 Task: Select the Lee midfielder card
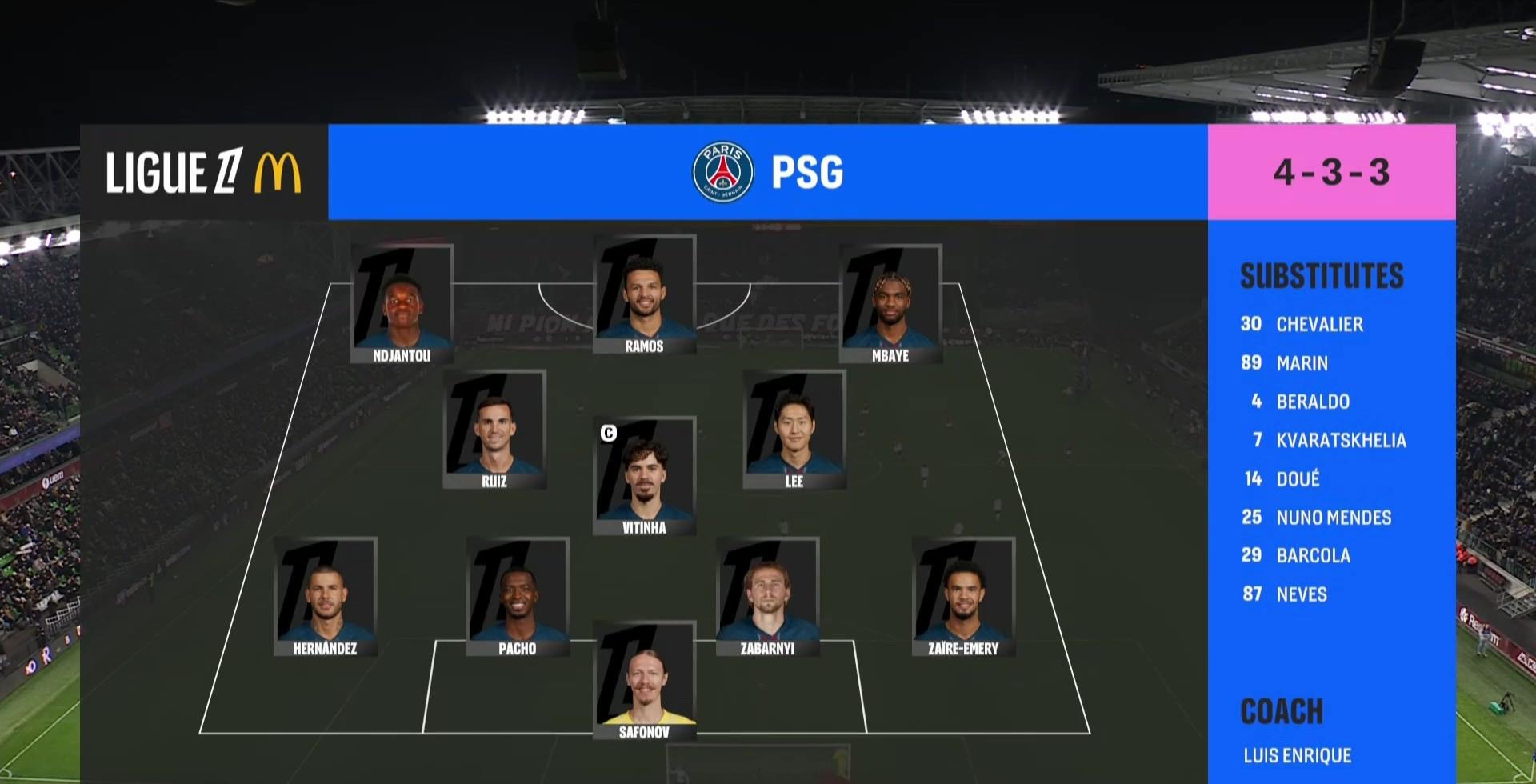pyautogui.click(x=794, y=430)
